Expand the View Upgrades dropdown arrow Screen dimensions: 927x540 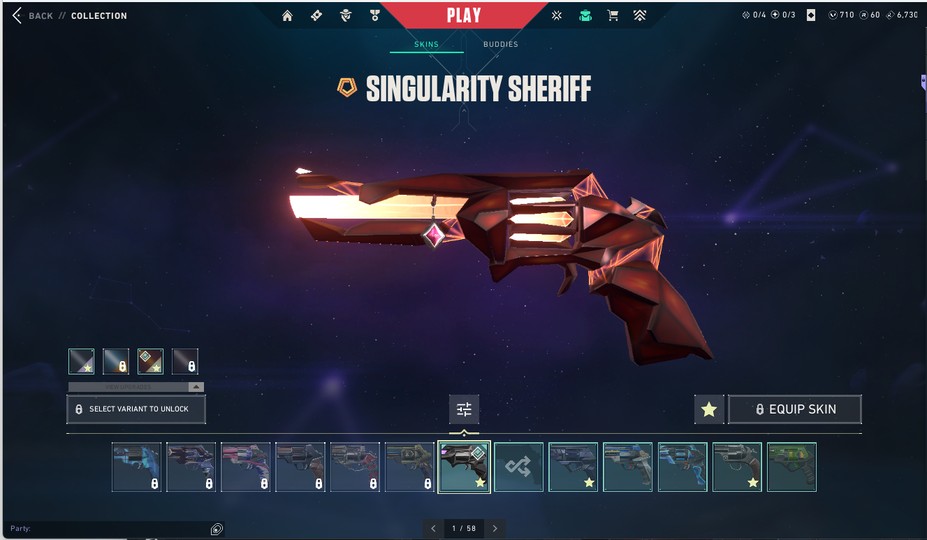coord(196,386)
